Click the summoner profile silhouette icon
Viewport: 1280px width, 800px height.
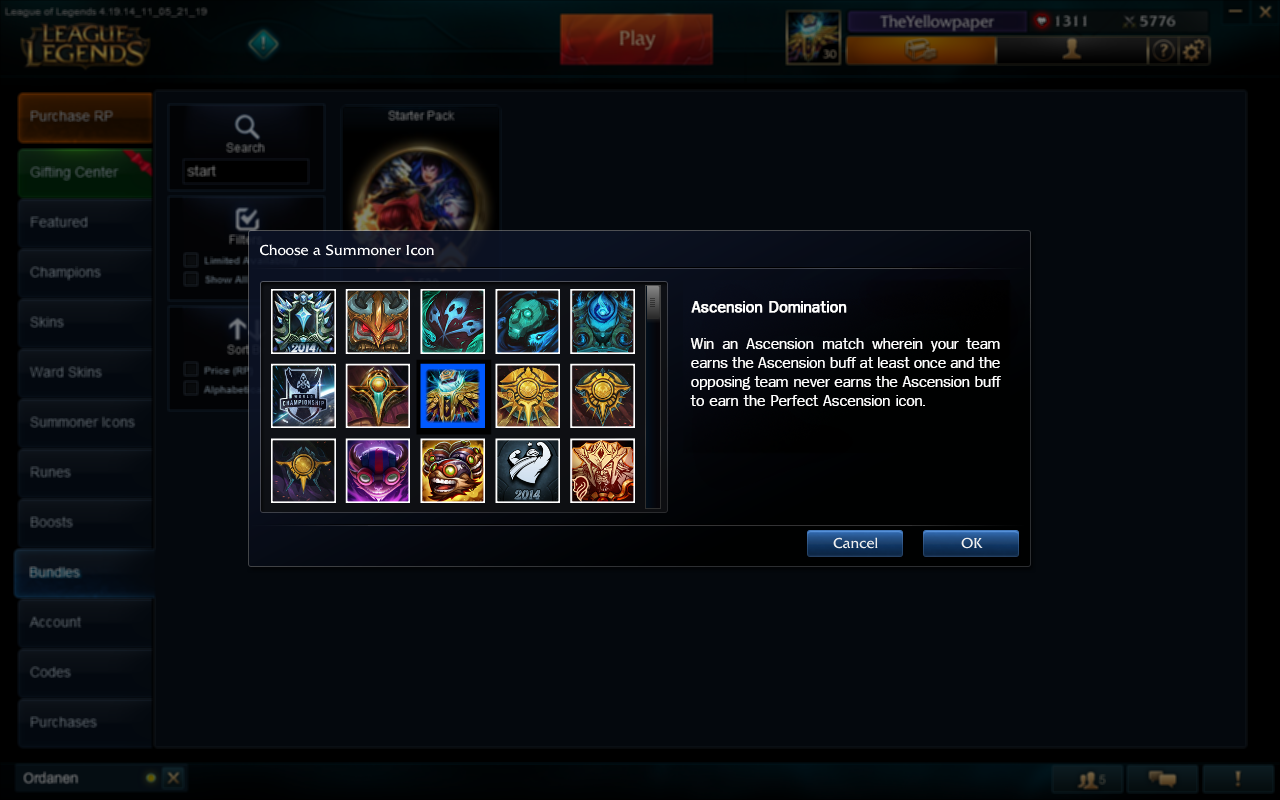(1070, 49)
